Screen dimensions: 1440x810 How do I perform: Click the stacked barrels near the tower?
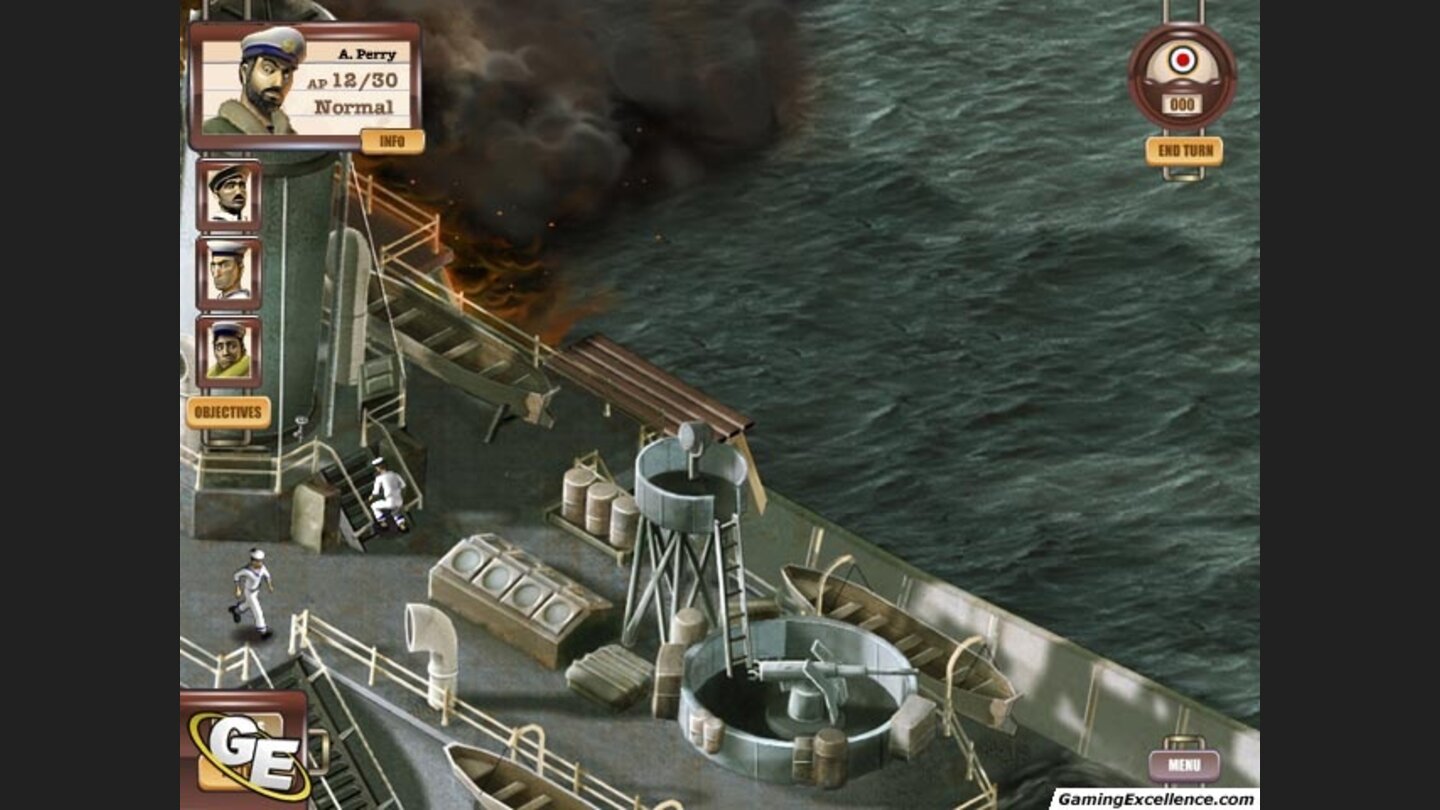[595, 505]
